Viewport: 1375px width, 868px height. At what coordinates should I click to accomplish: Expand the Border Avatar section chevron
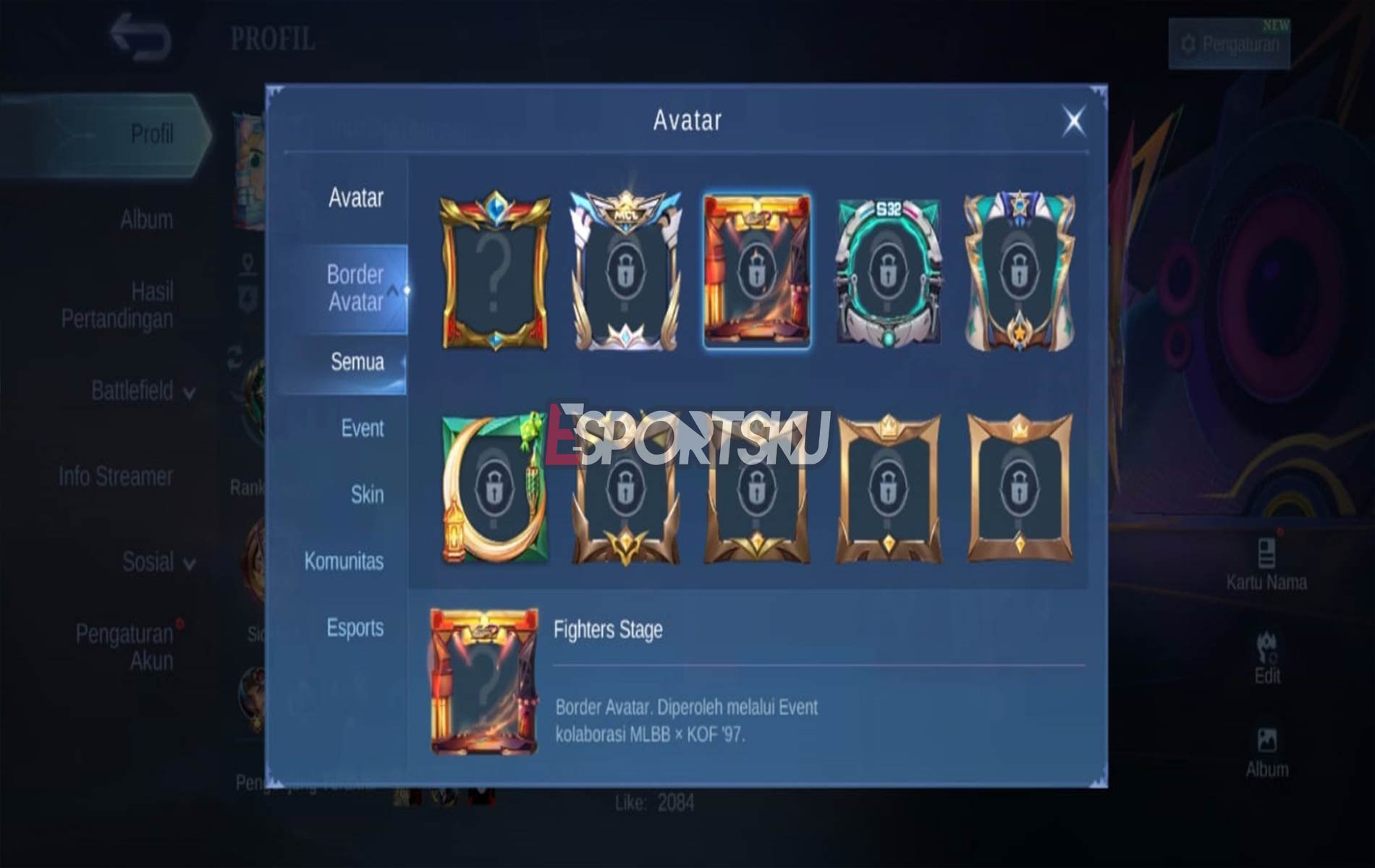[x=393, y=289]
